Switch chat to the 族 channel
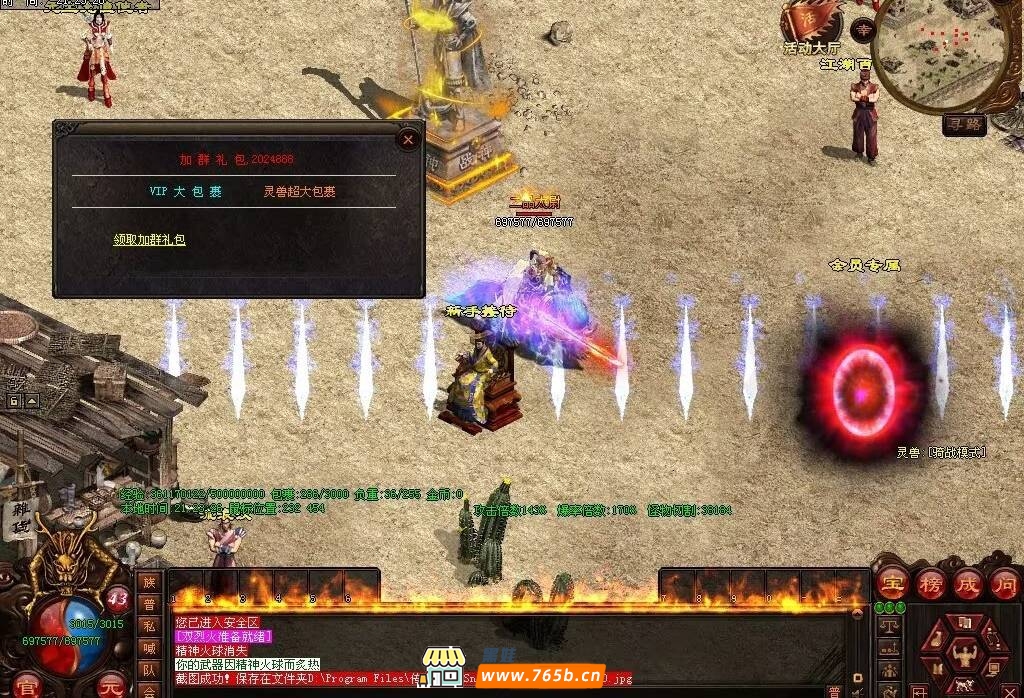The height and width of the screenshot is (698, 1024). (149, 583)
